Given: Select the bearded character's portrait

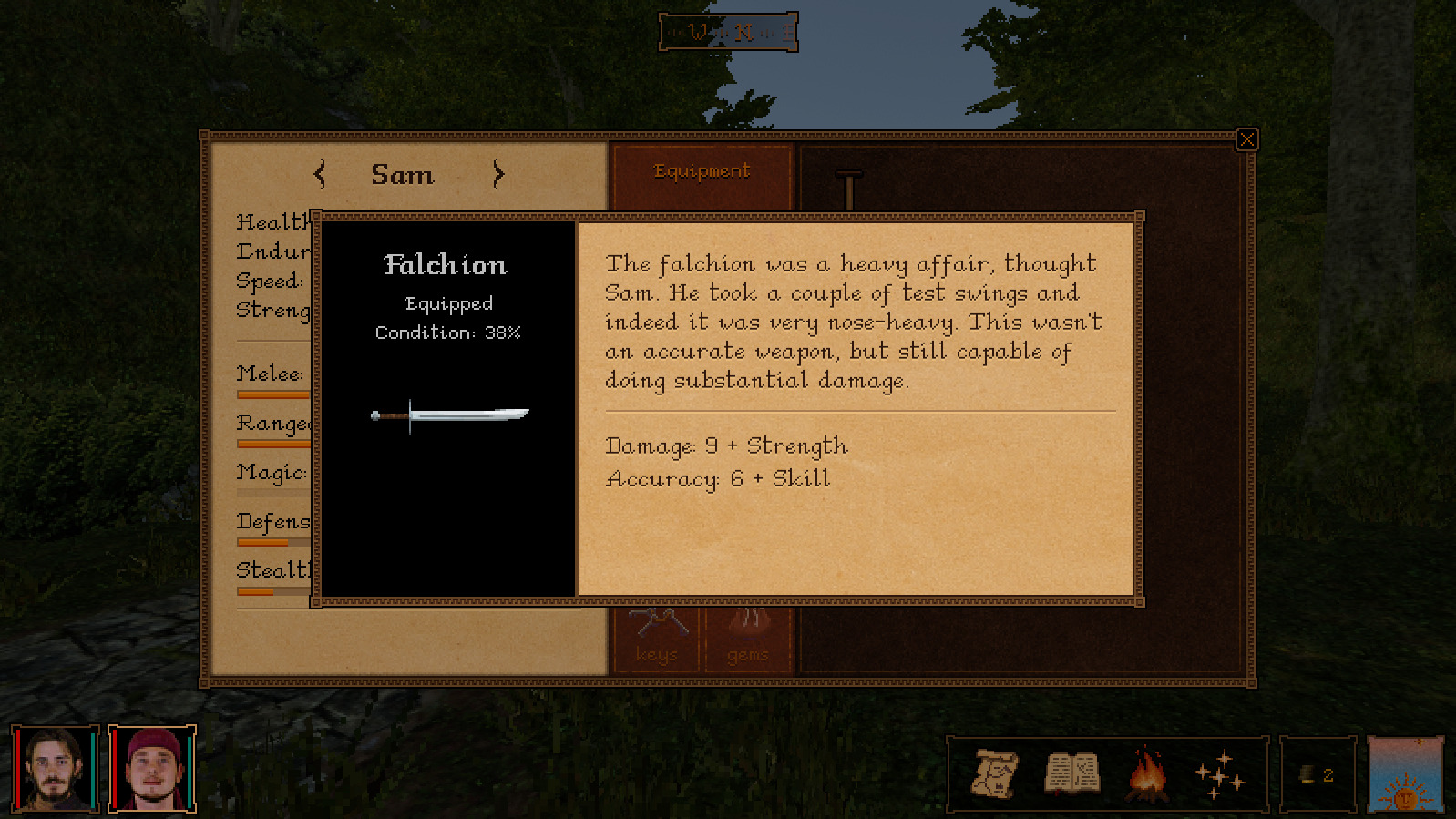Looking at the screenshot, I should [x=55, y=768].
